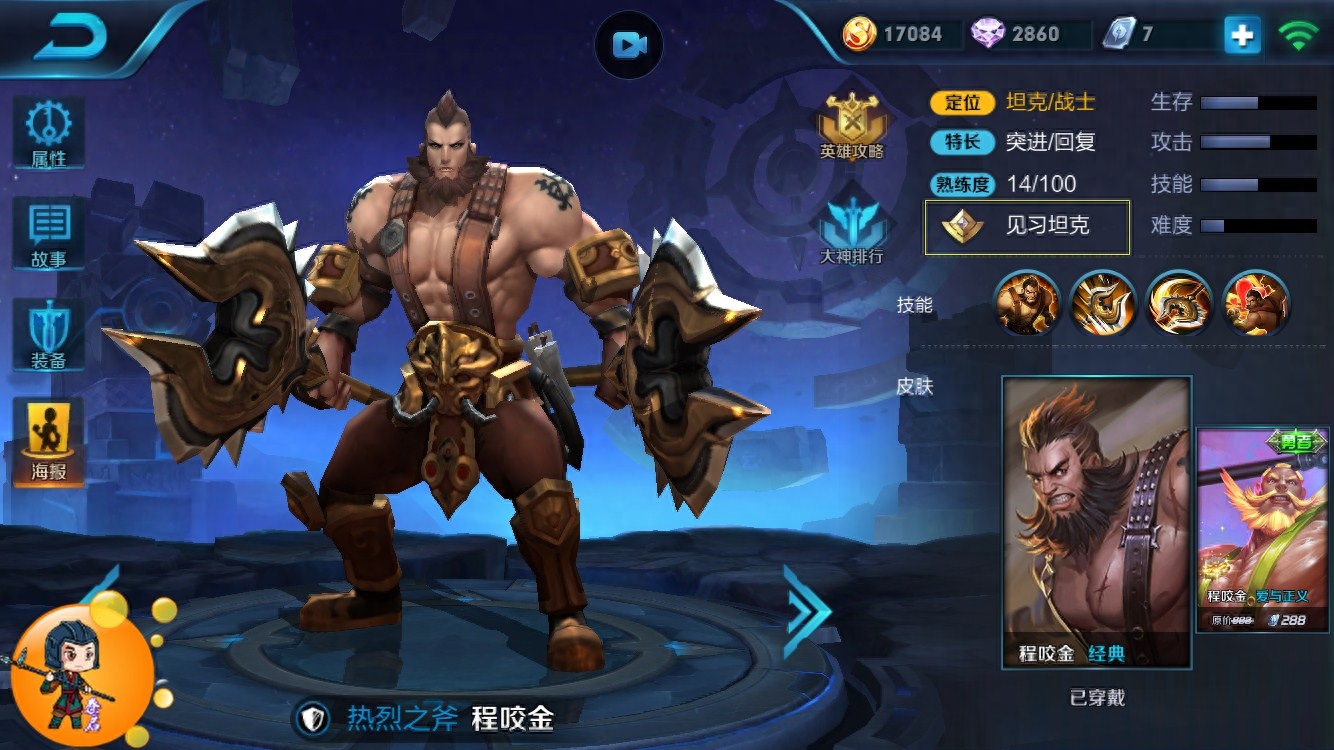Viewport: 1334px width, 750px height.
Task: Switch to next hero with right arrows
Action: point(806,610)
